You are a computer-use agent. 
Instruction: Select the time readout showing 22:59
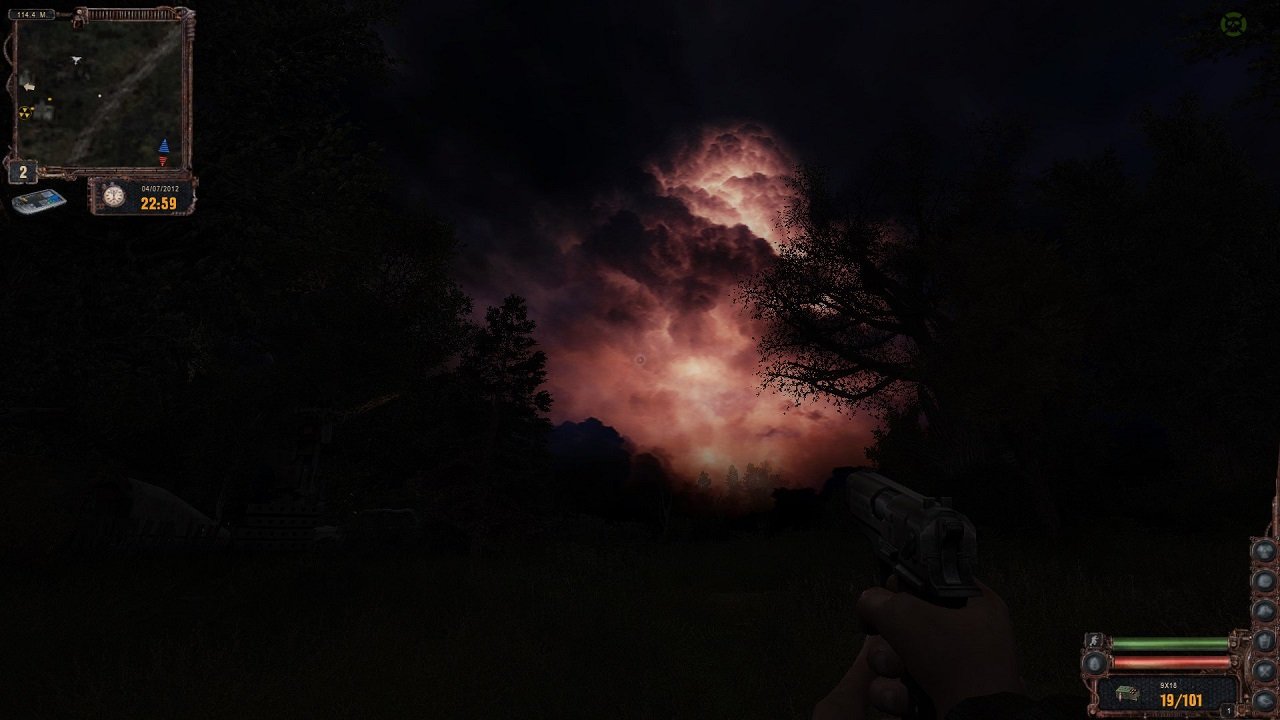tap(158, 202)
